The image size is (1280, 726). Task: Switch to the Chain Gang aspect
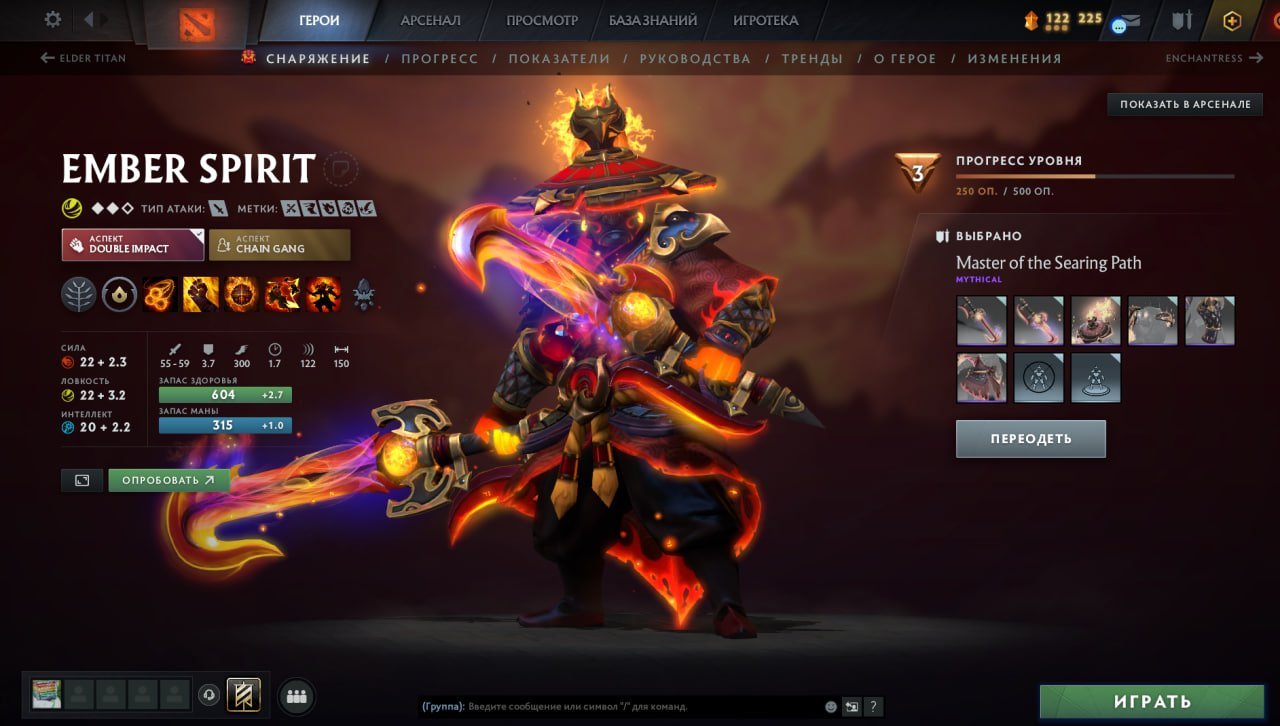point(278,243)
